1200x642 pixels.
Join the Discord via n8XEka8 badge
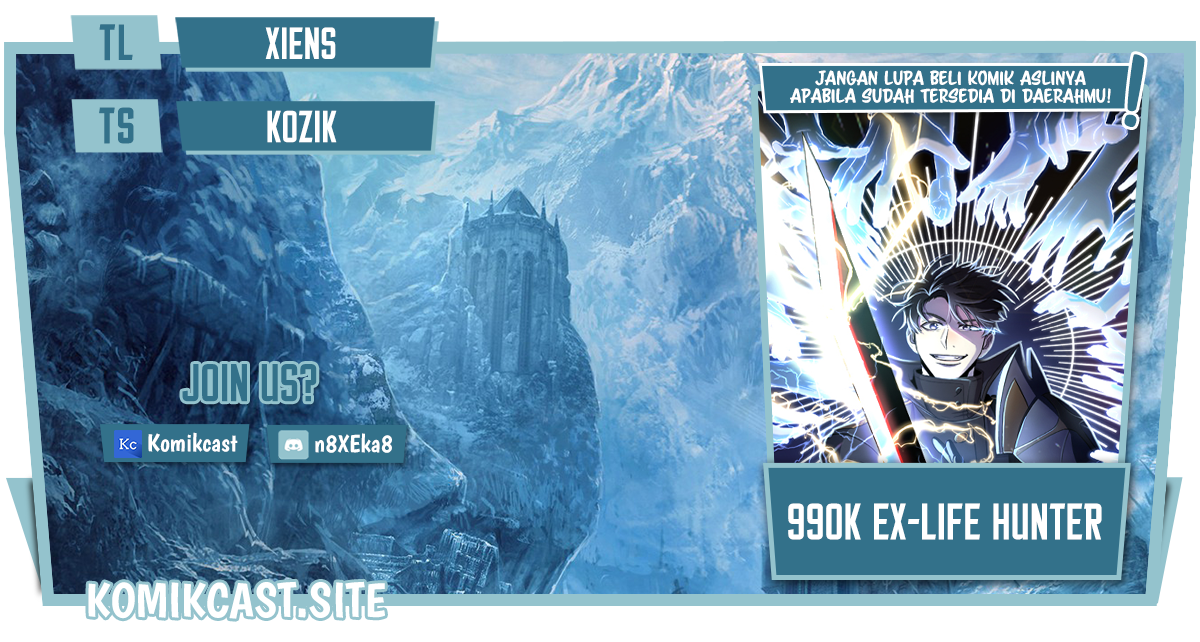341,444
